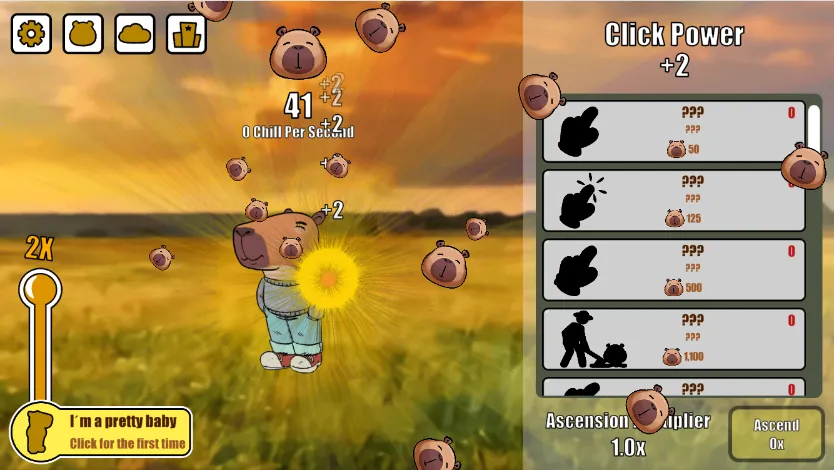Open the "I'm a pretty baby" achievement banner
This screenshot has width=834, height=470.
click(102, 432)
